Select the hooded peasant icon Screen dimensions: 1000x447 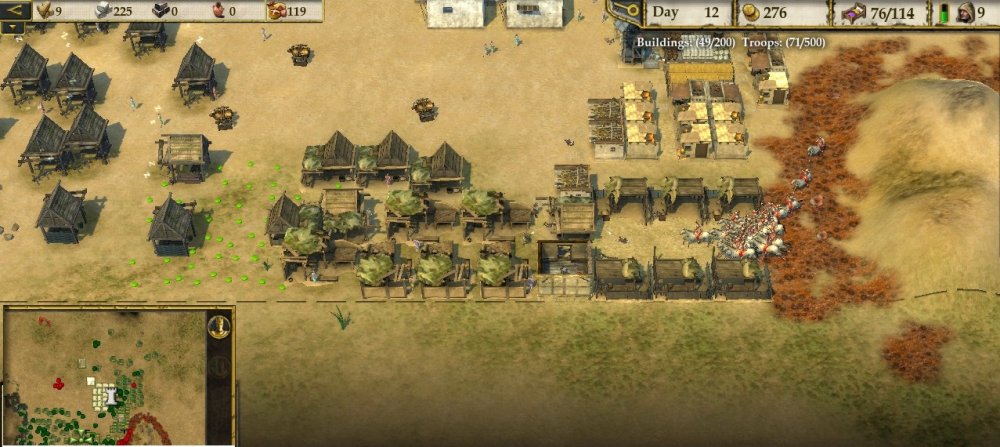[x=967, y=13]
